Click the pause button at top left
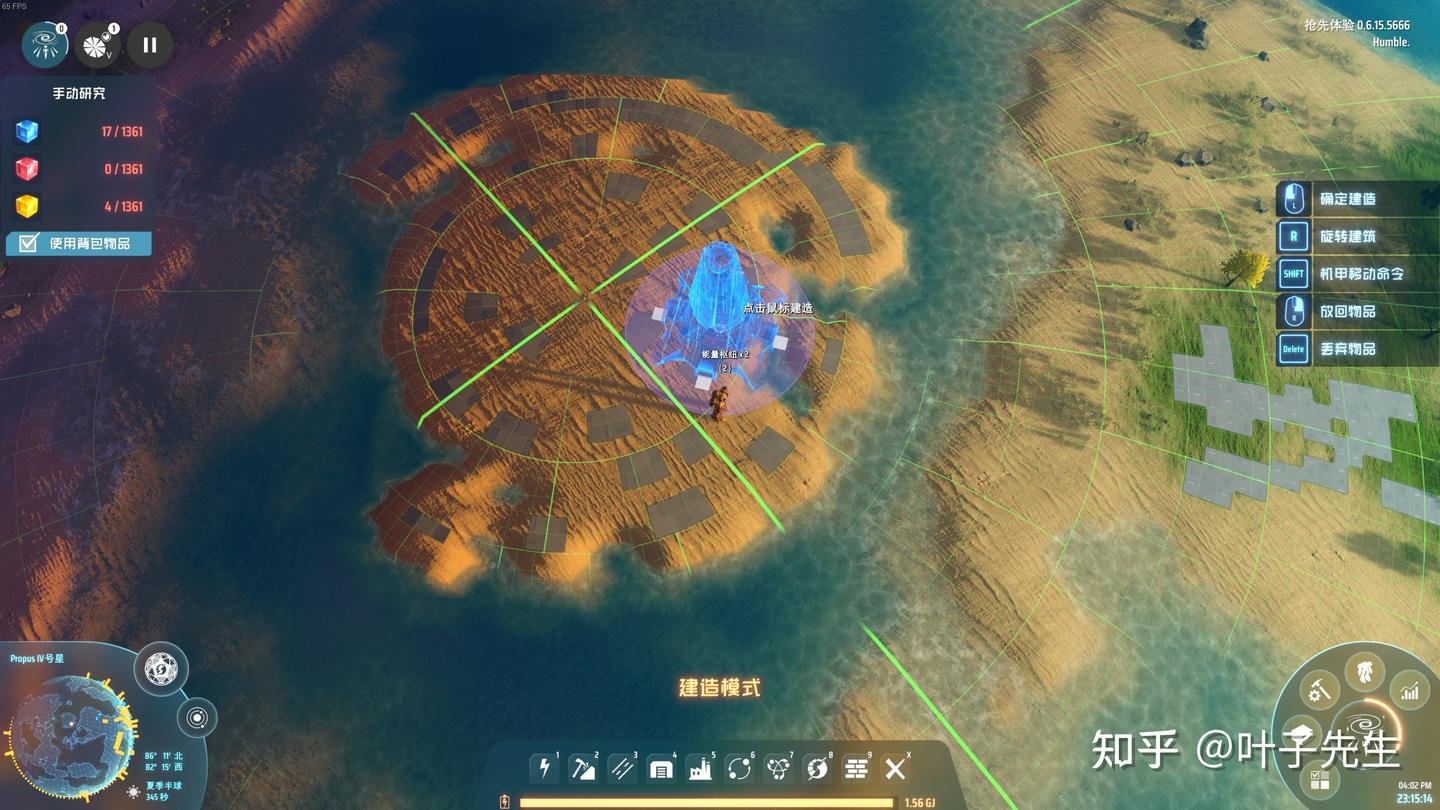The width and height of the screenshot is (1440, 810). [x=149, y=44]
